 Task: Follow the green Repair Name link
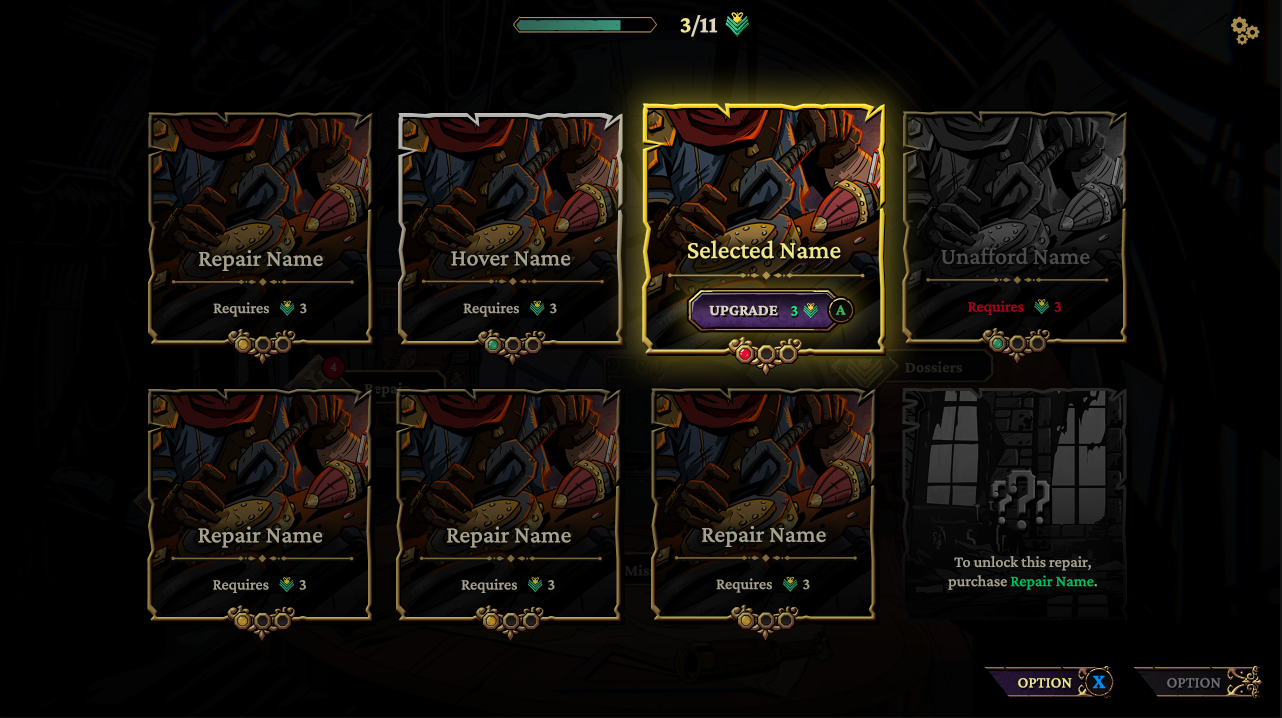(1052, 582)
